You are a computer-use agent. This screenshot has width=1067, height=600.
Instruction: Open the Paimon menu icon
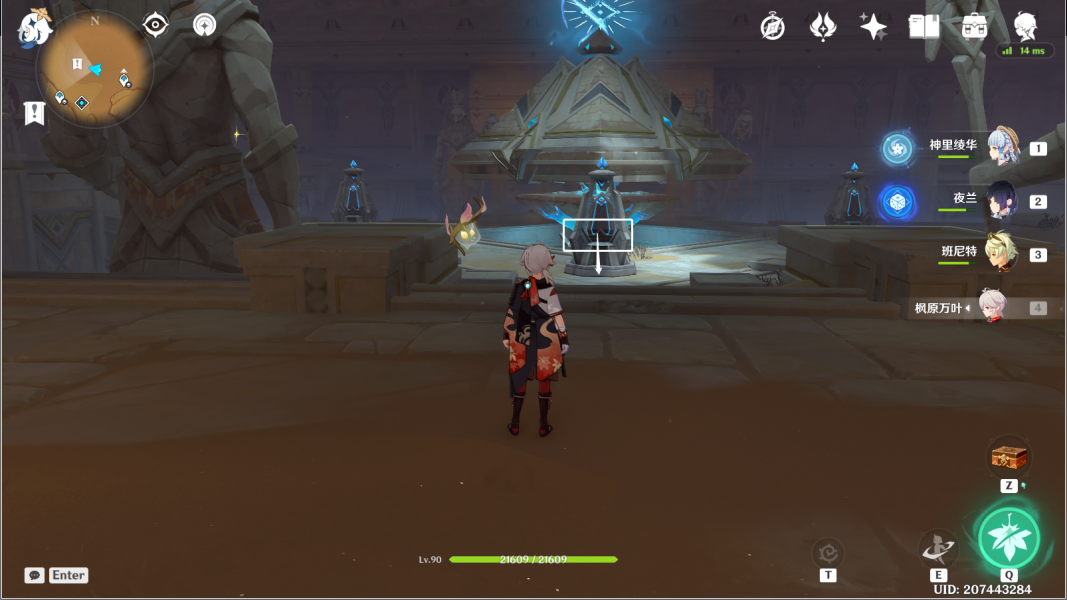(x=35, y=28)
